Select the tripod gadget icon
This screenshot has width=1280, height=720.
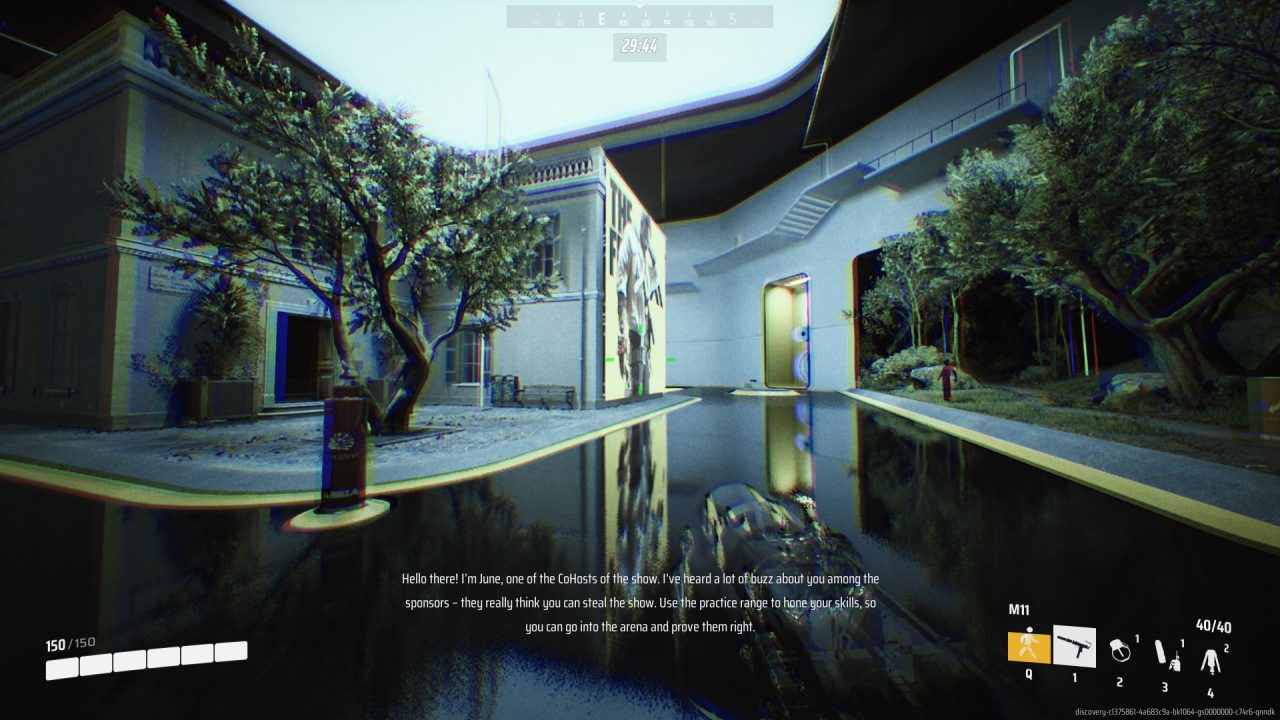pos(1210,658)
